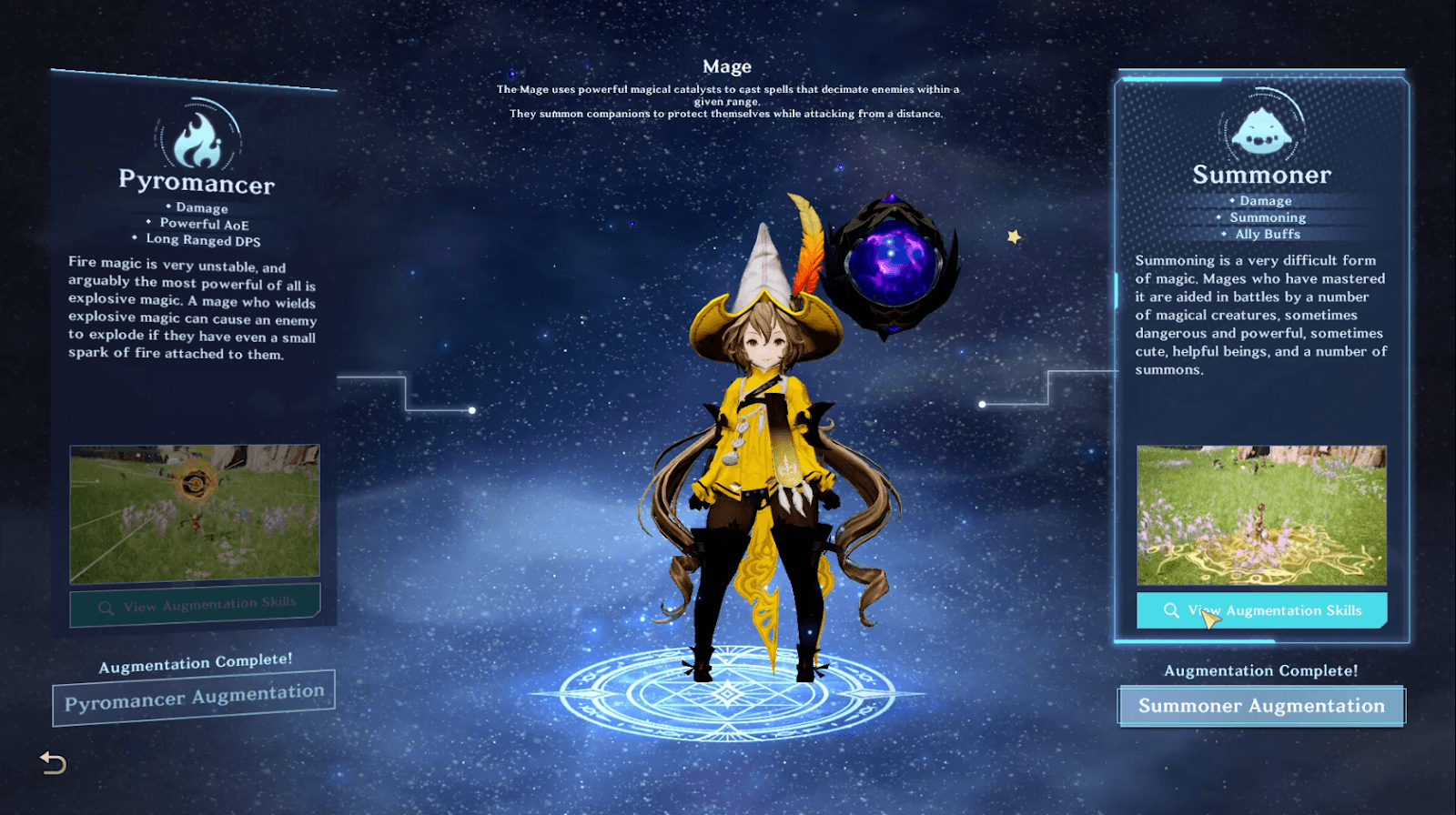Click the magnifying glass on Summoner skills button

pyautogui.click(x=1170, y=611)
